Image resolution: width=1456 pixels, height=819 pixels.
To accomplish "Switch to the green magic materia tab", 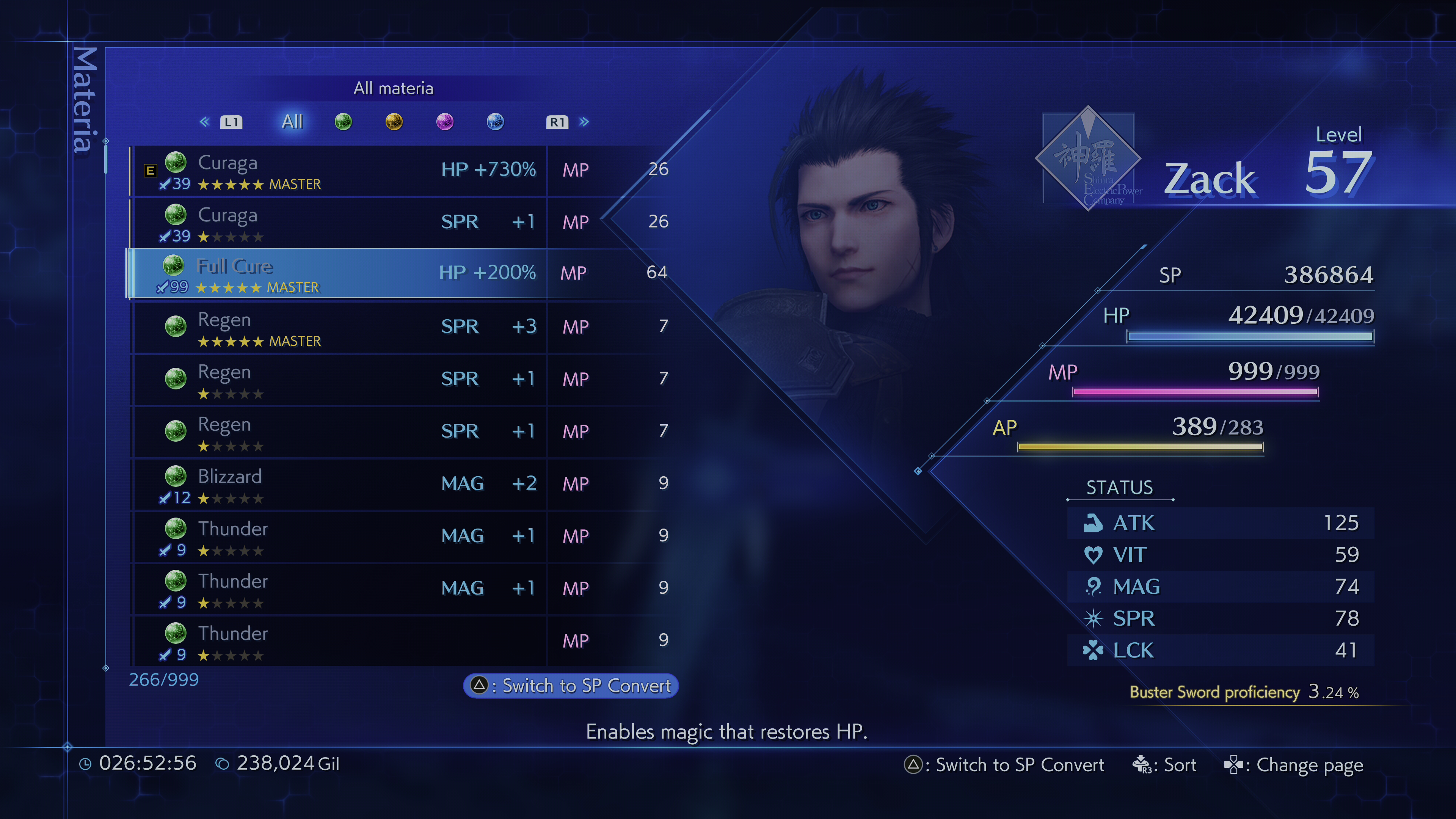I will coord(343,121).
